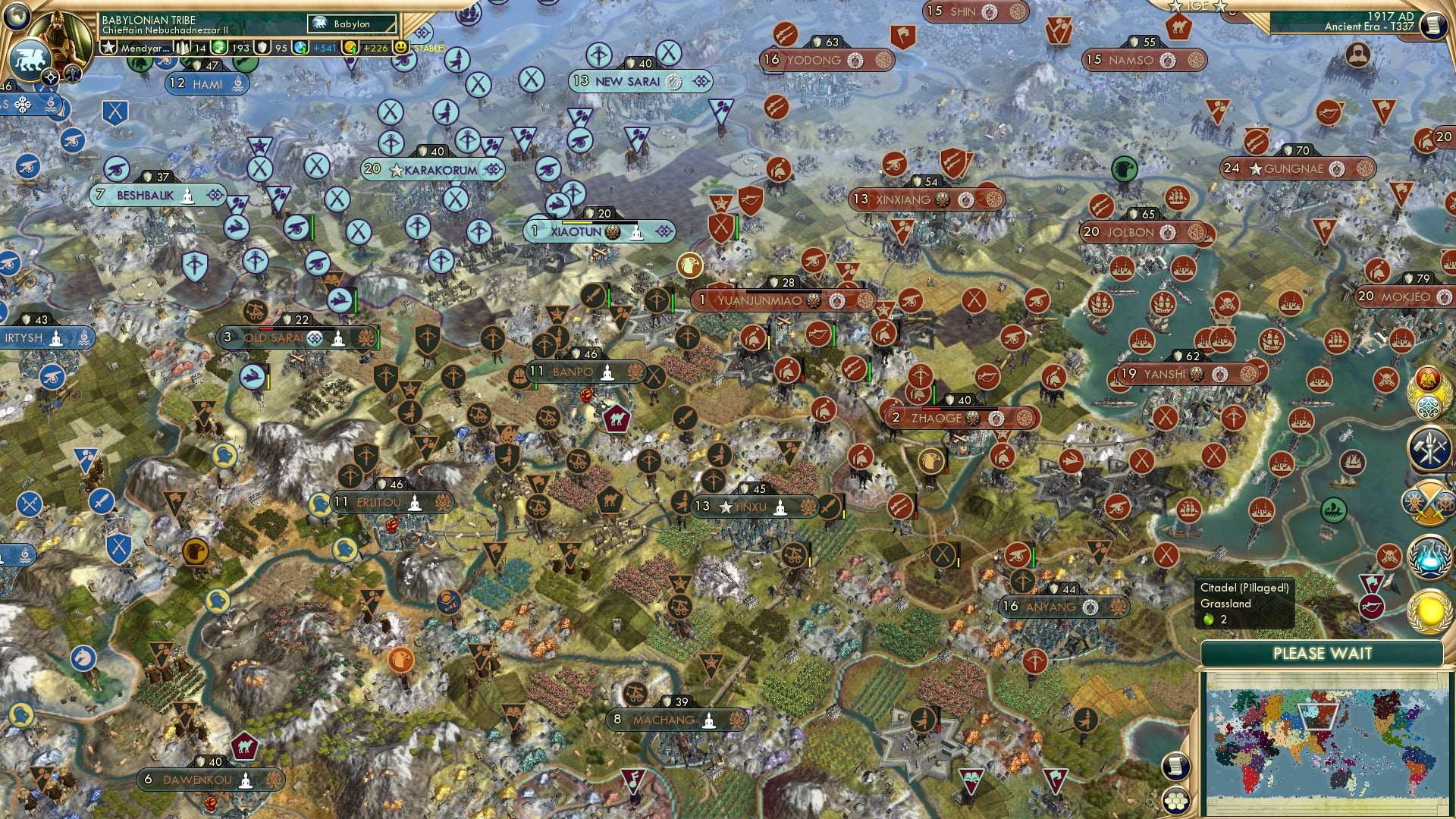The height and width of the screenshot is (819, 1456).
Task: Select the Mendyar social policy star icon
Action: (x=109, y=48)
